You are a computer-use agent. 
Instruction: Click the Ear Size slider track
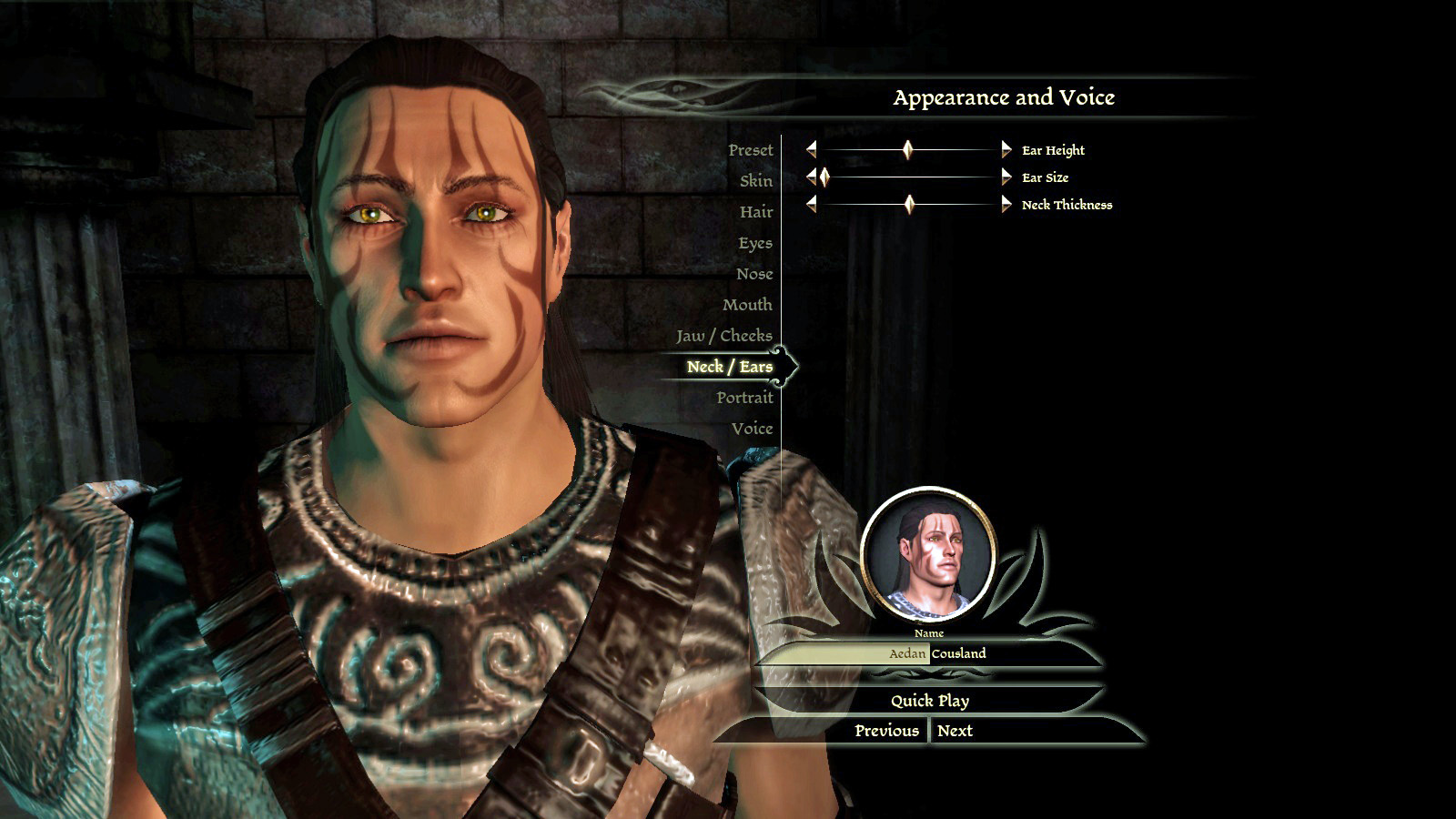pyautogui.click(x=910, y=177)
